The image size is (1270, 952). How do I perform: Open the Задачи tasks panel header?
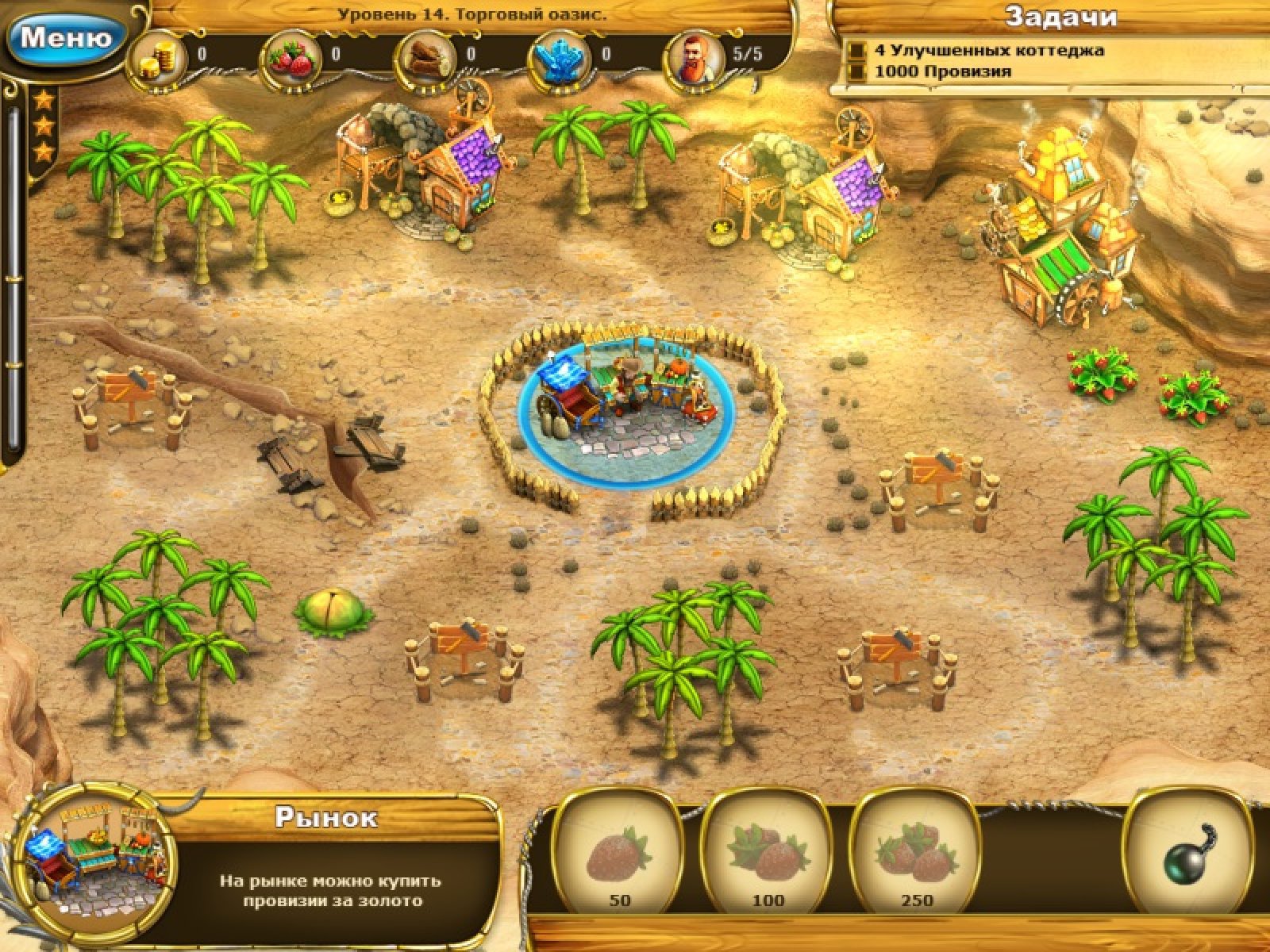1060,17
